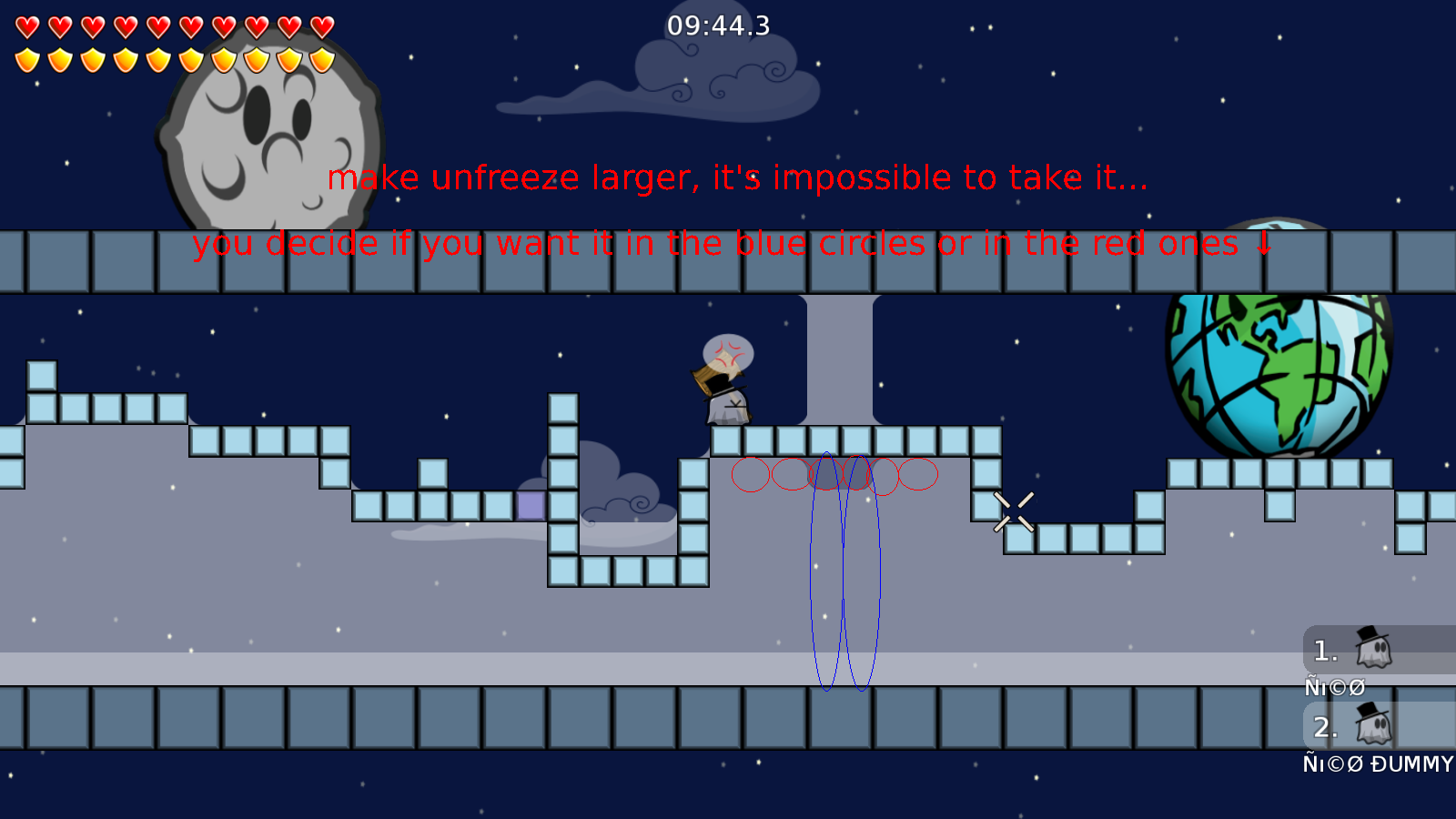Click the first red heart icon
This screenshot has width=1456, height=819.
click(27, 25)
